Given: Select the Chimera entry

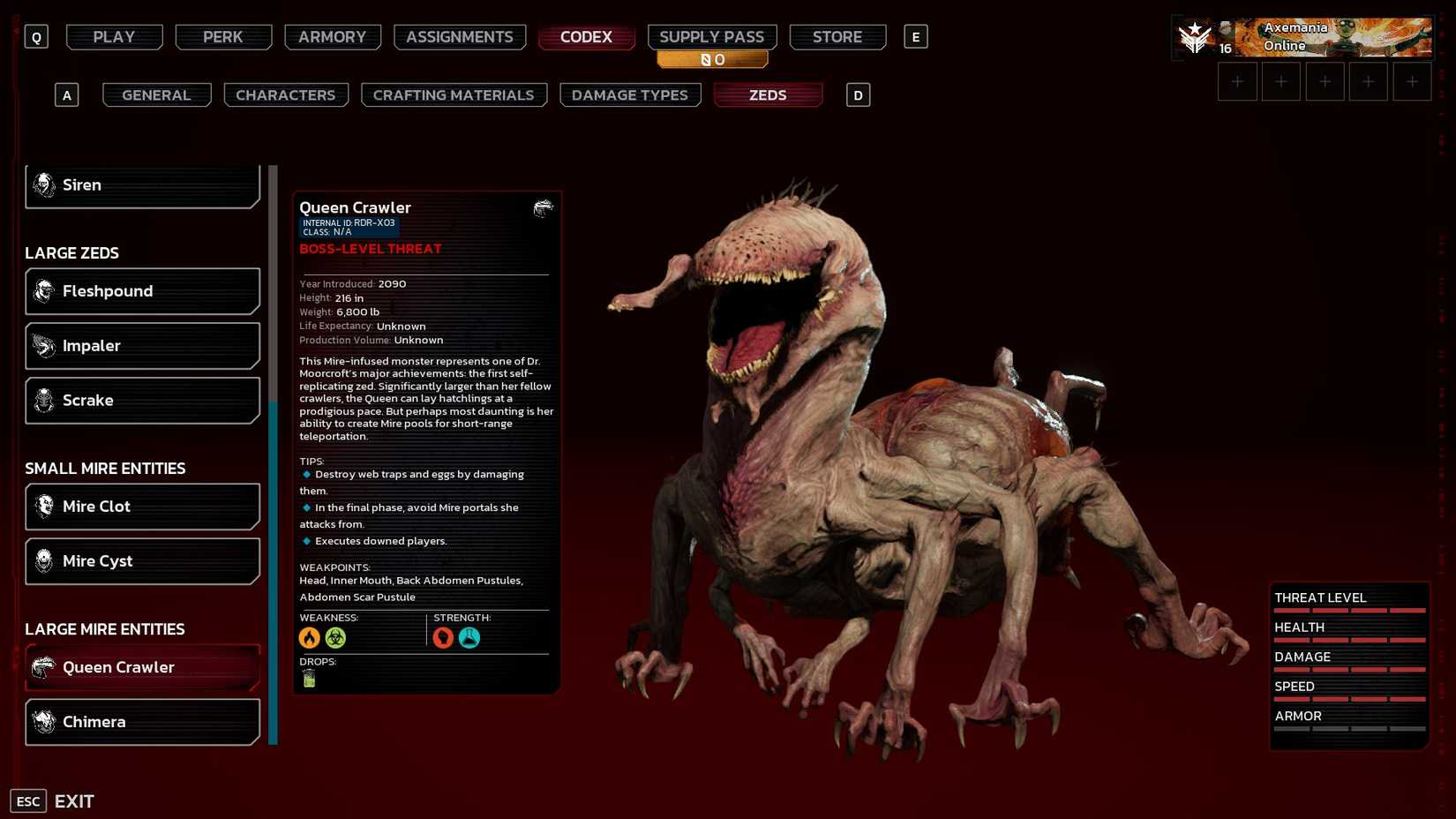Looking at the screenshot, I should pos(142,722).
